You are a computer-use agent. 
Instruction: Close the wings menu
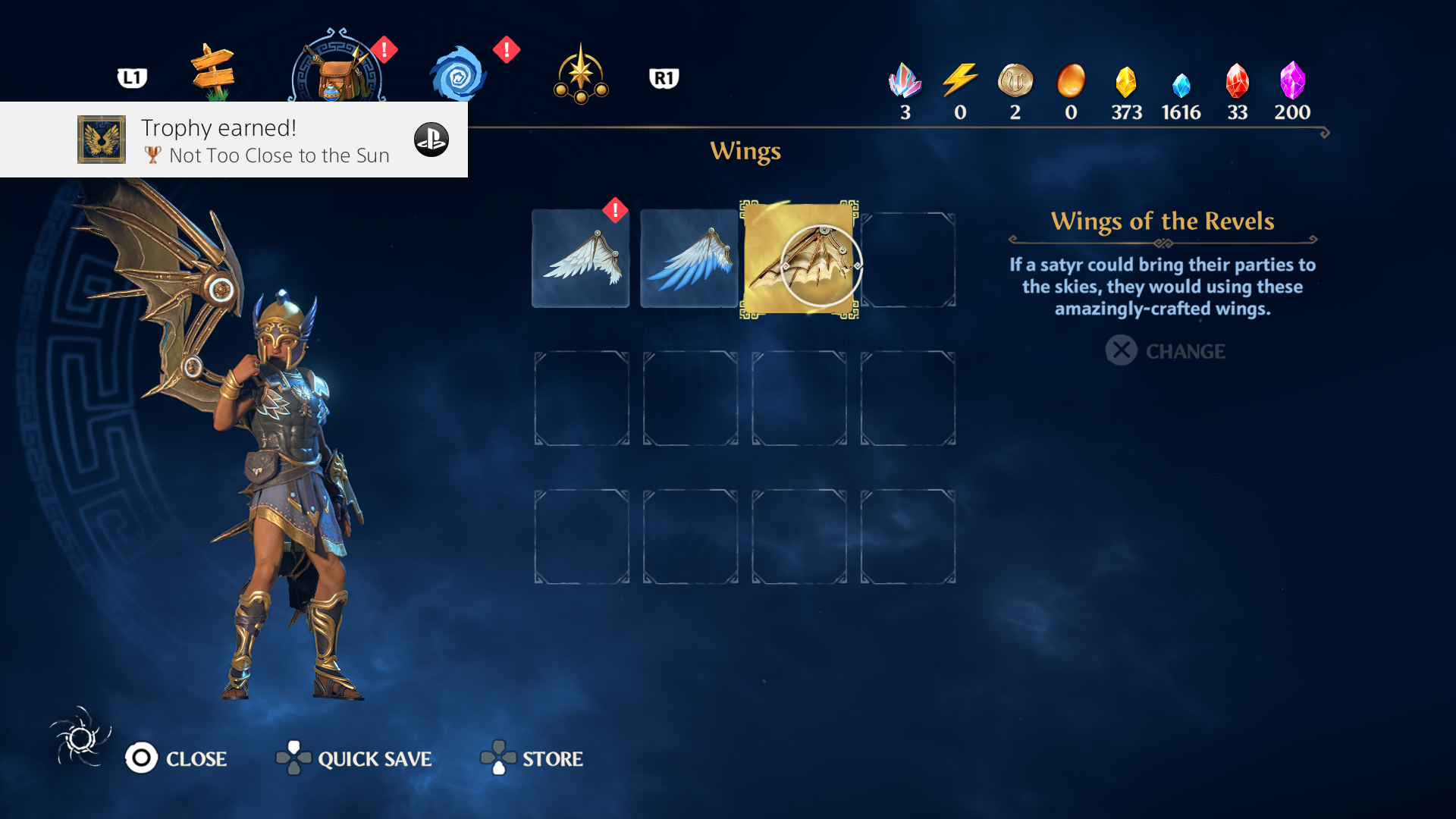pyautogui.click(x=177, y=758)
